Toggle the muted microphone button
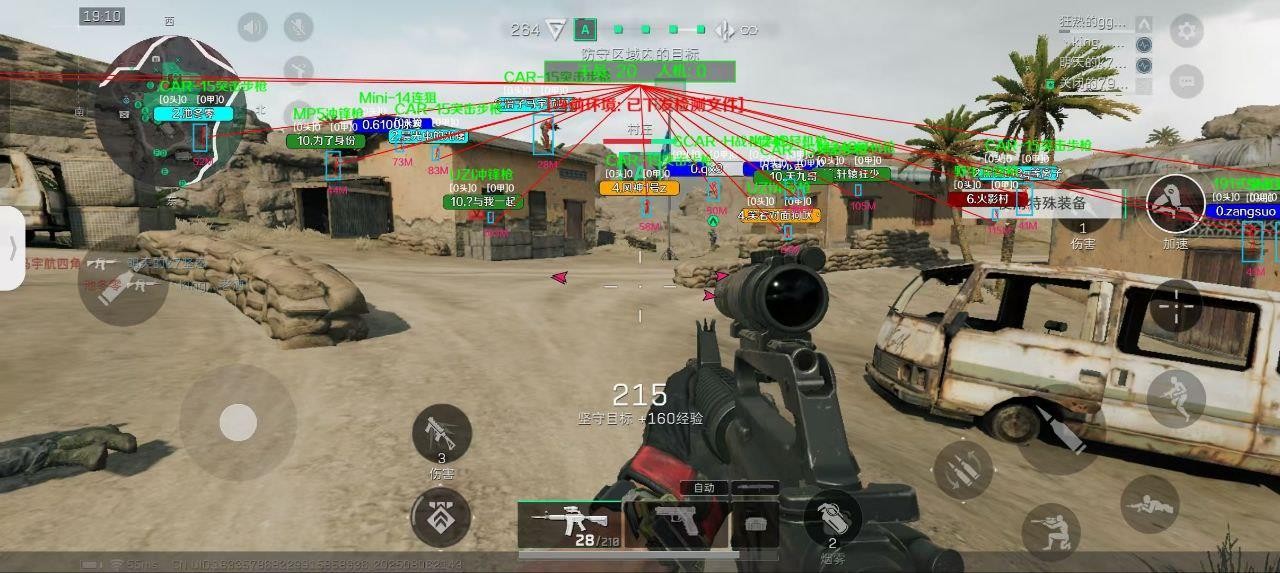The width and height of the screenshot is (1280, 573). [298, 27]
